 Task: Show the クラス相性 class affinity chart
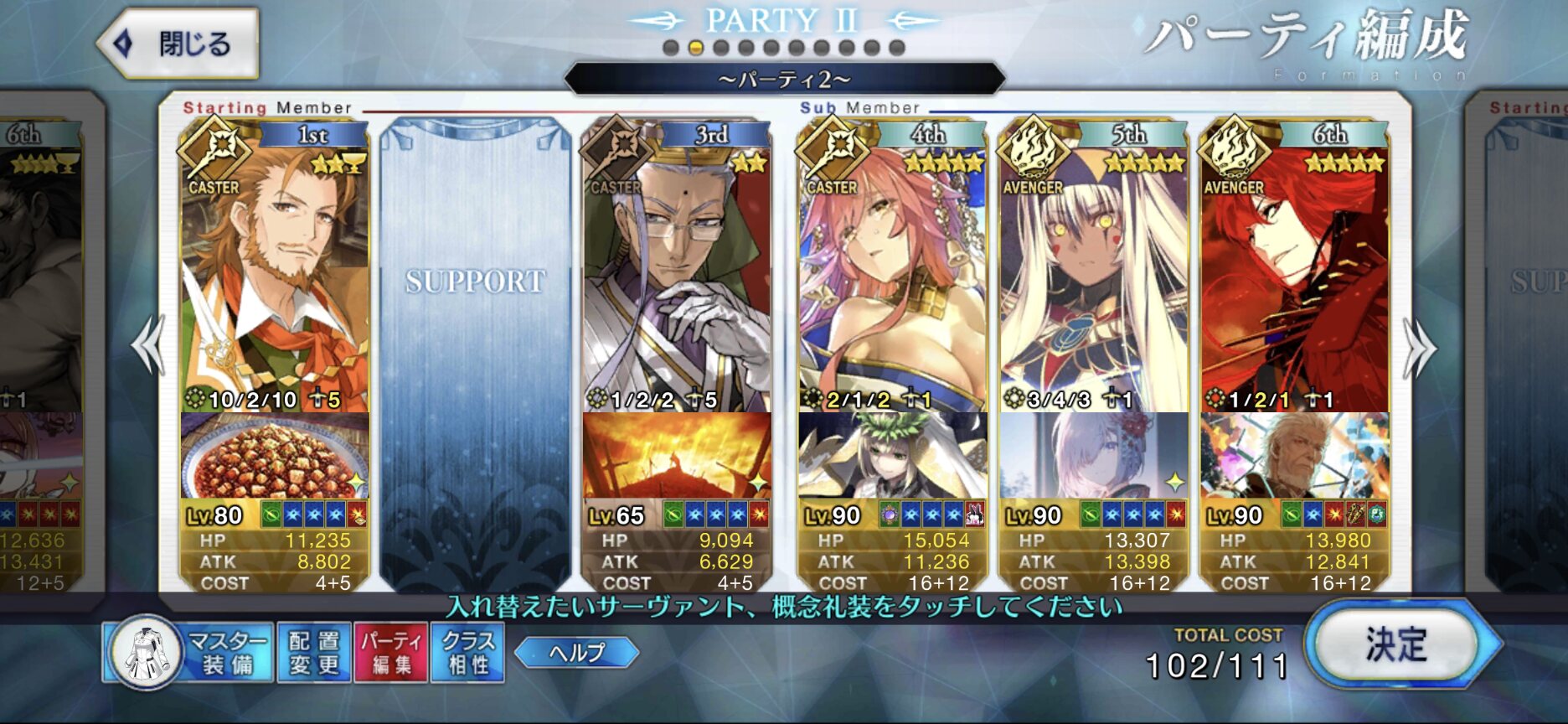[x=467, y=654]
